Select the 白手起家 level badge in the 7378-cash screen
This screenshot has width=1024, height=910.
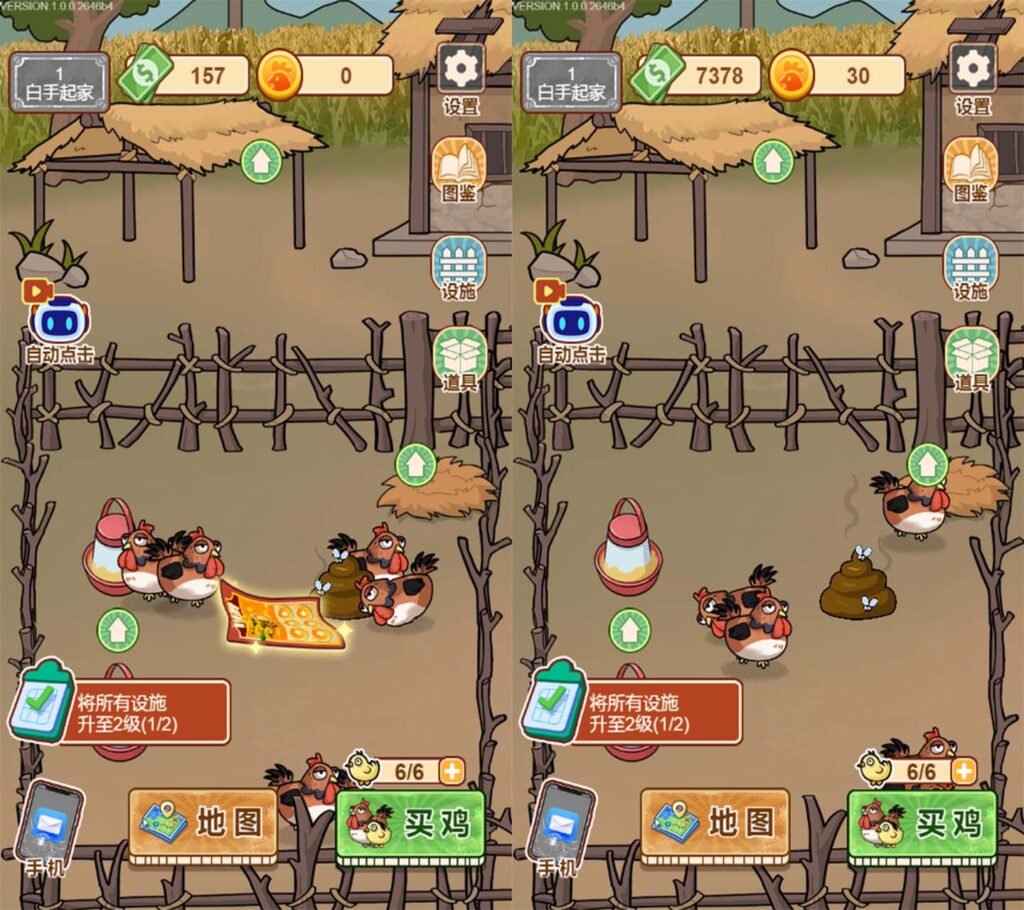tap(571, 82)
